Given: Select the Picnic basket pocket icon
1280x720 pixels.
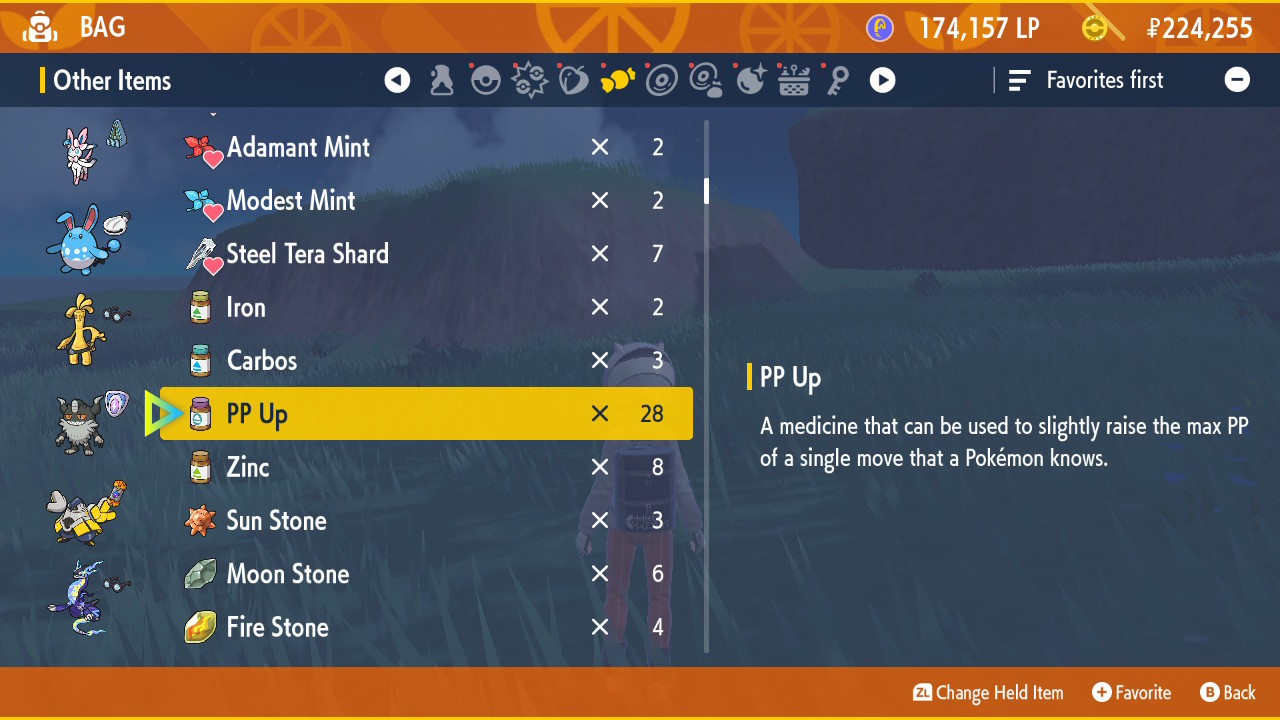Looking at the screenshot, I should click(794, 80).
